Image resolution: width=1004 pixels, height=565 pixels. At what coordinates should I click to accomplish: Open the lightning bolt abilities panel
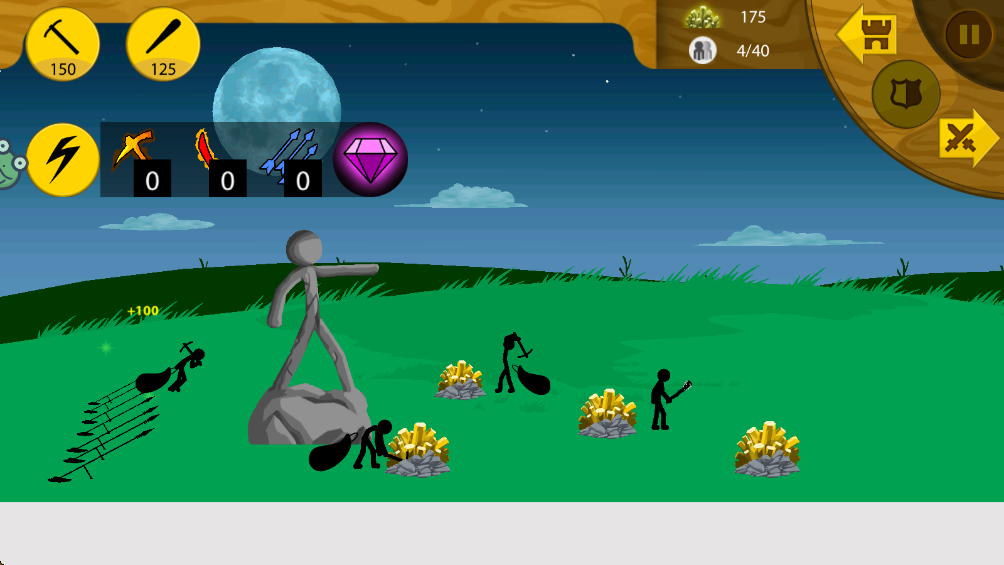[62, 159]
